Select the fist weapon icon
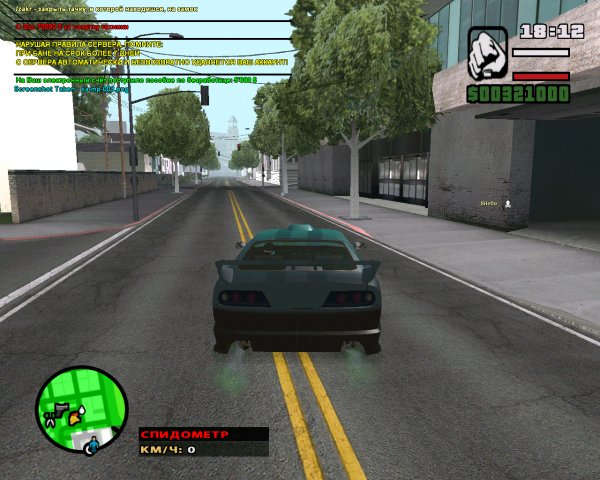 pos(487,54)
